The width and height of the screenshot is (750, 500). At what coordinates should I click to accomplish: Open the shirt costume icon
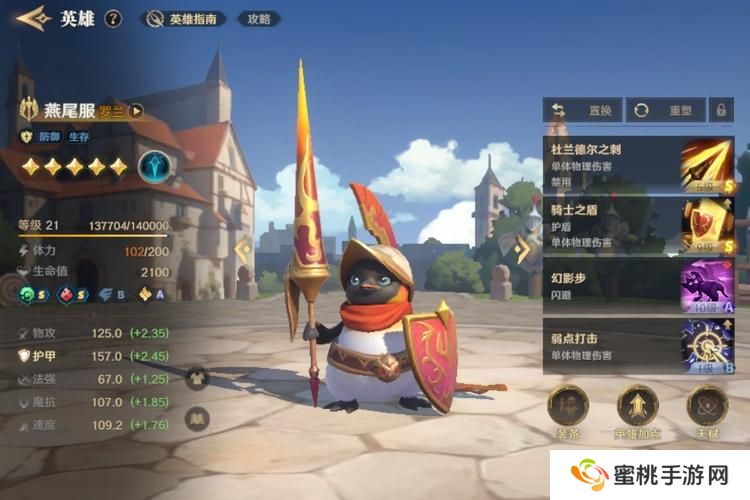(x=197, y=377)
